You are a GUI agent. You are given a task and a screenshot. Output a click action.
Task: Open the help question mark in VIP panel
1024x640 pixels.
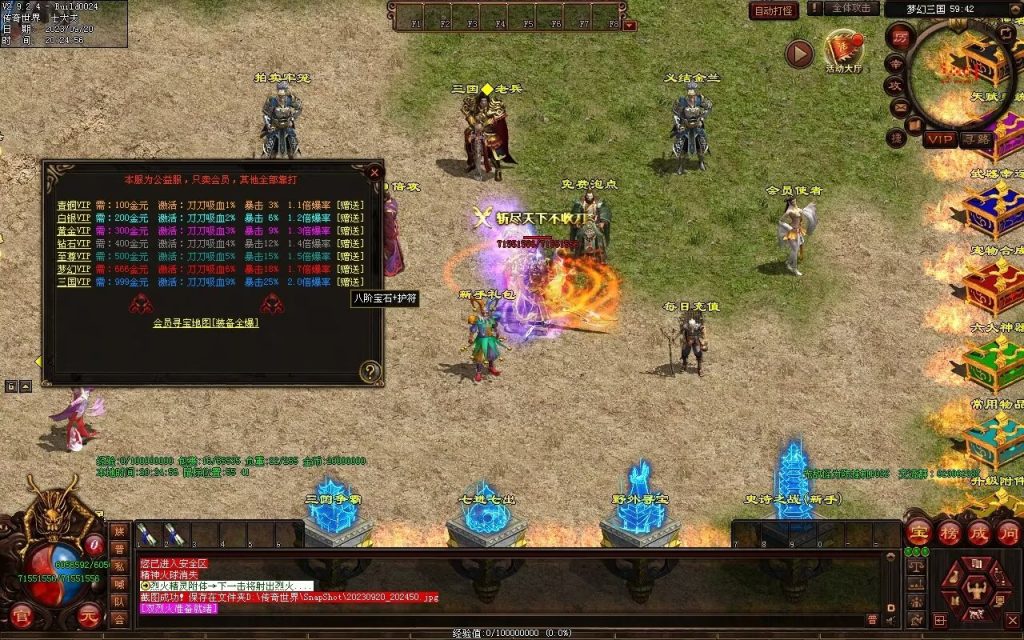click(370, 372)
